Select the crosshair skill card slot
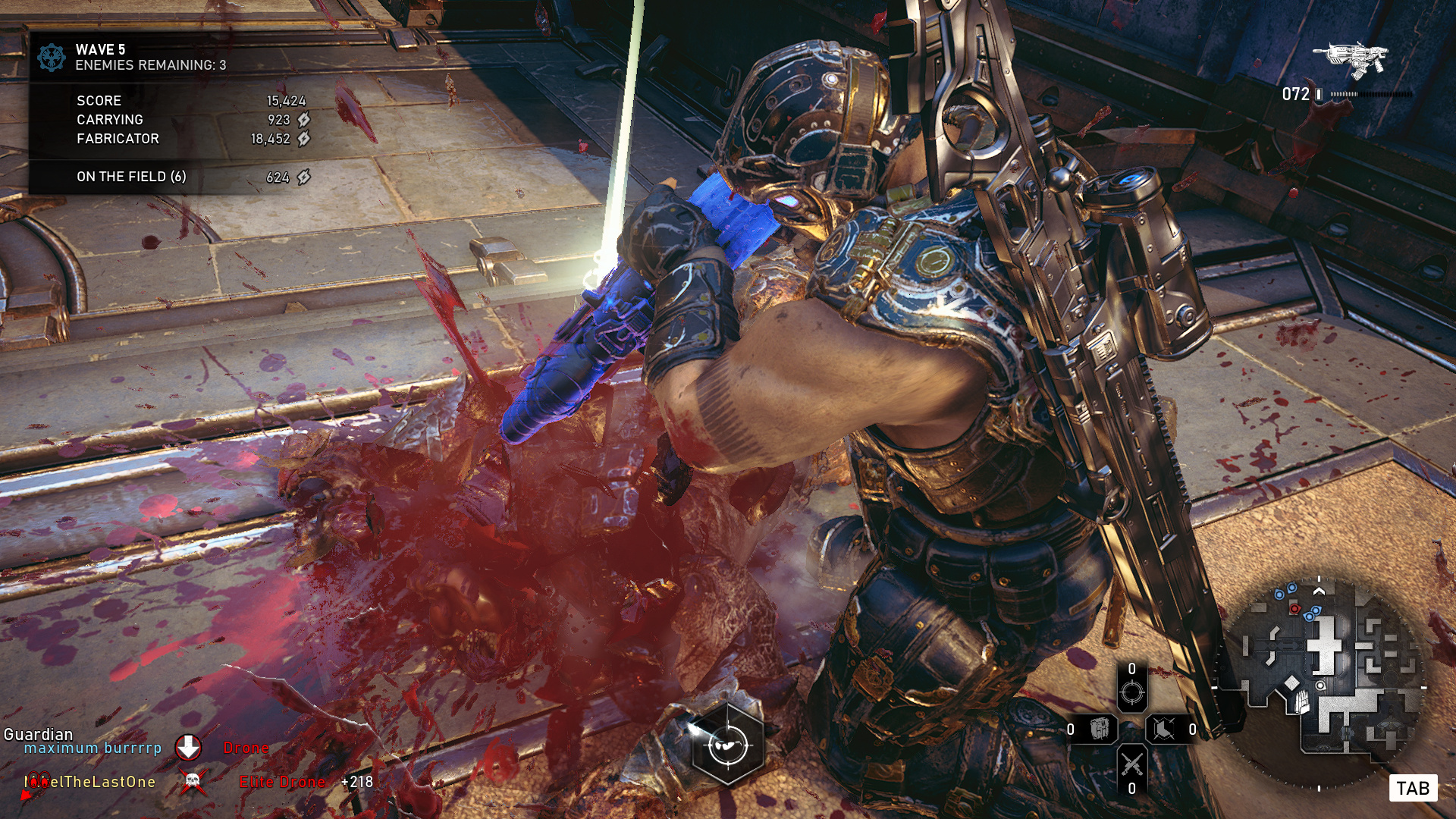The width and height of the screenshot is (1456, 819). coord(1131,692)
